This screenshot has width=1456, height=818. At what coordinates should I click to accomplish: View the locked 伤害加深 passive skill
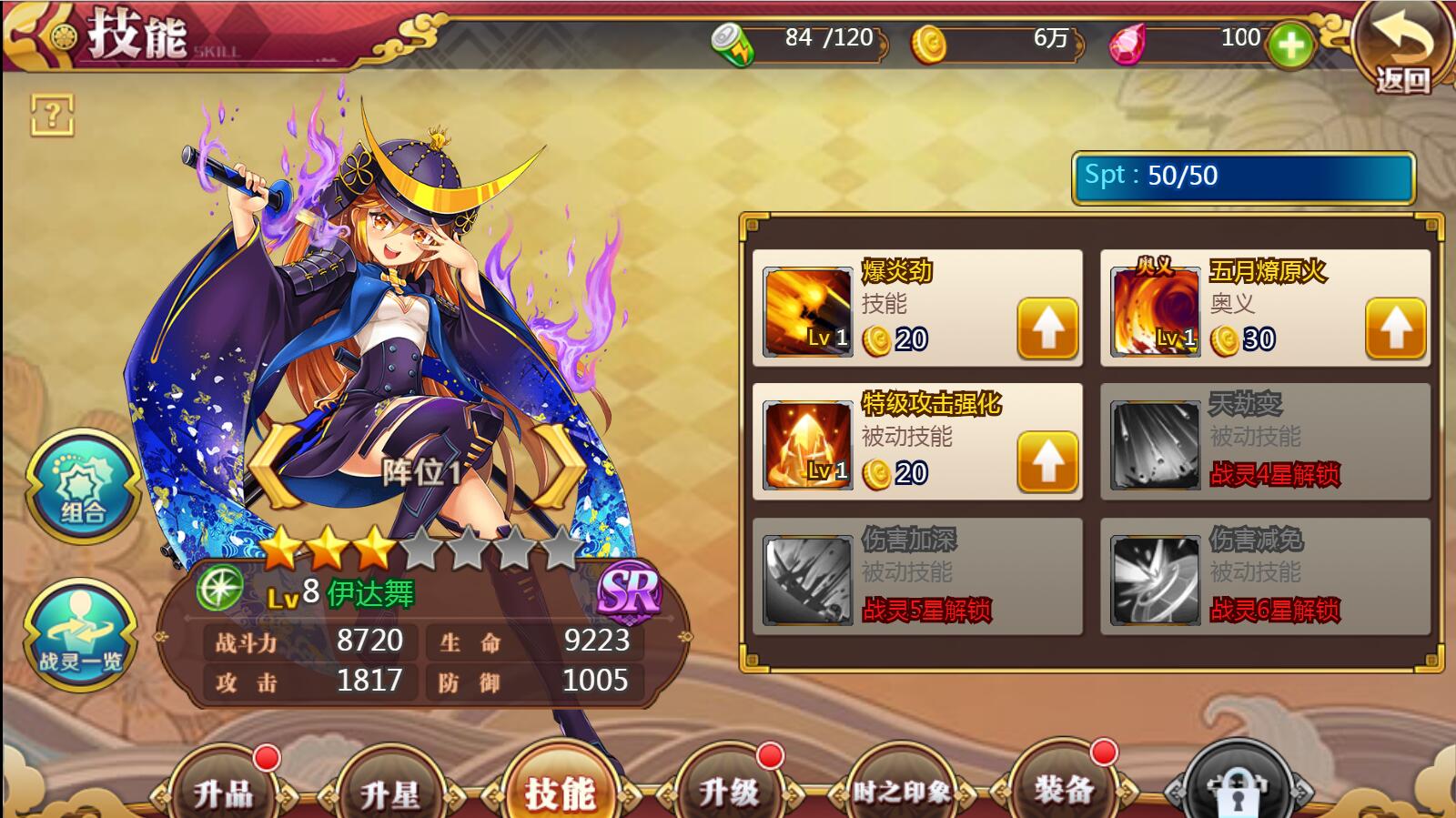pos(917,576)
